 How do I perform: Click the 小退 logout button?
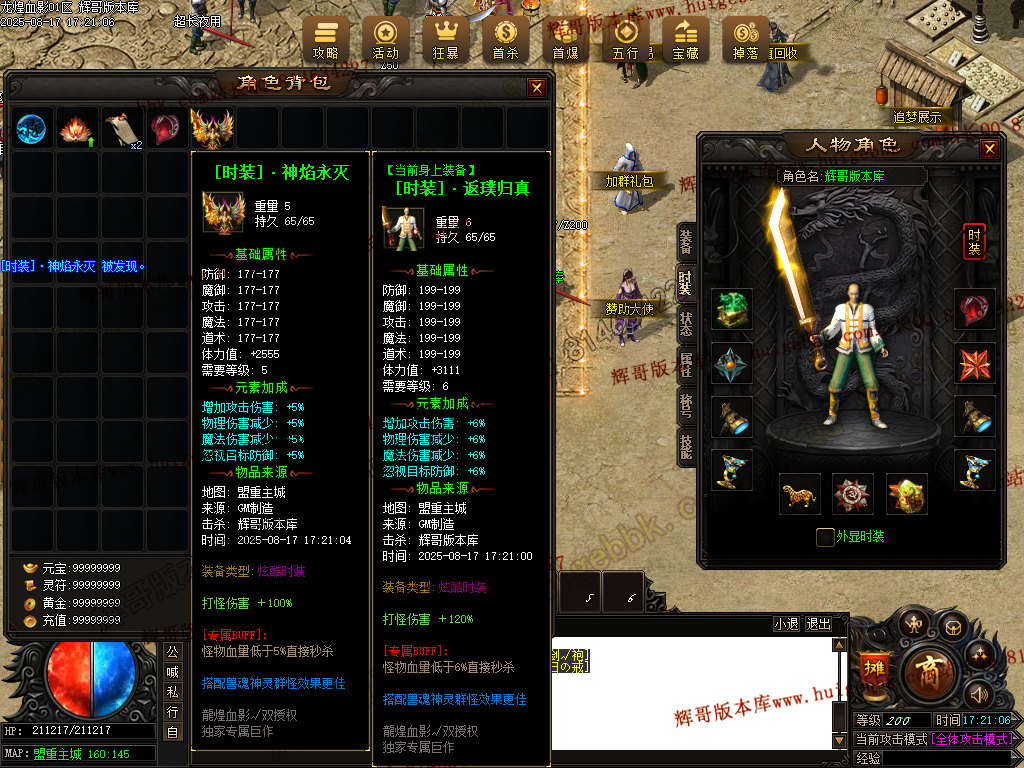(x=786, y=623)
